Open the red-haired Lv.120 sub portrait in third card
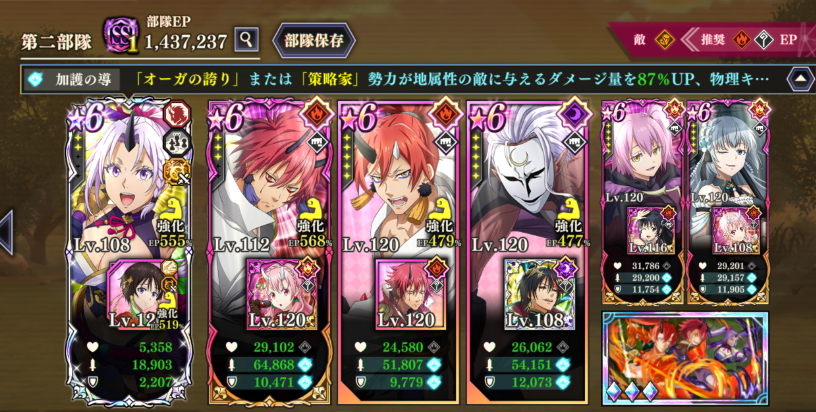The image size is (816, 412). [x=404, y=294]
